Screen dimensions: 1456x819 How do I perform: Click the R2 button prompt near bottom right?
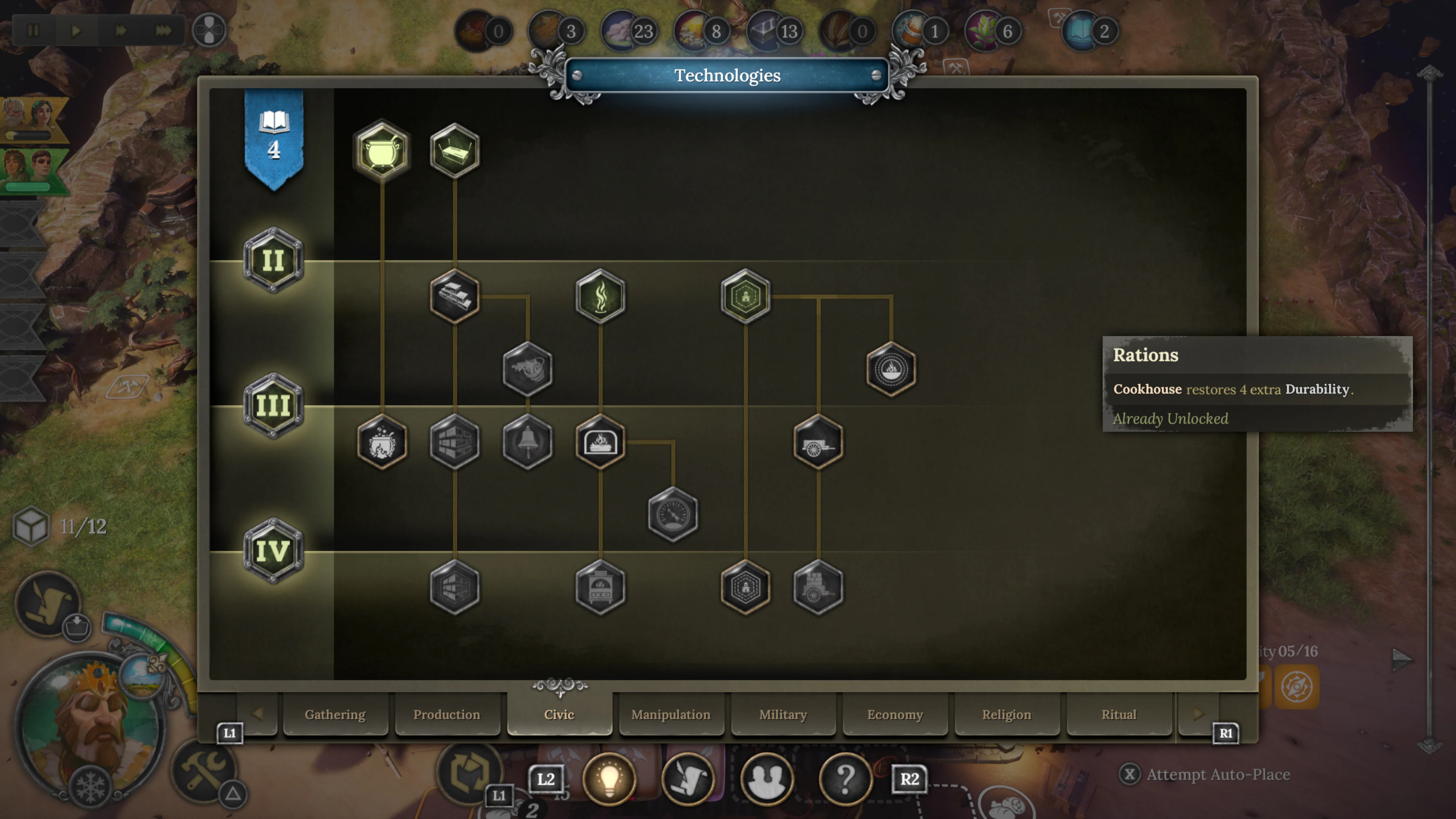pyautogui.click(x=910, y=779)
